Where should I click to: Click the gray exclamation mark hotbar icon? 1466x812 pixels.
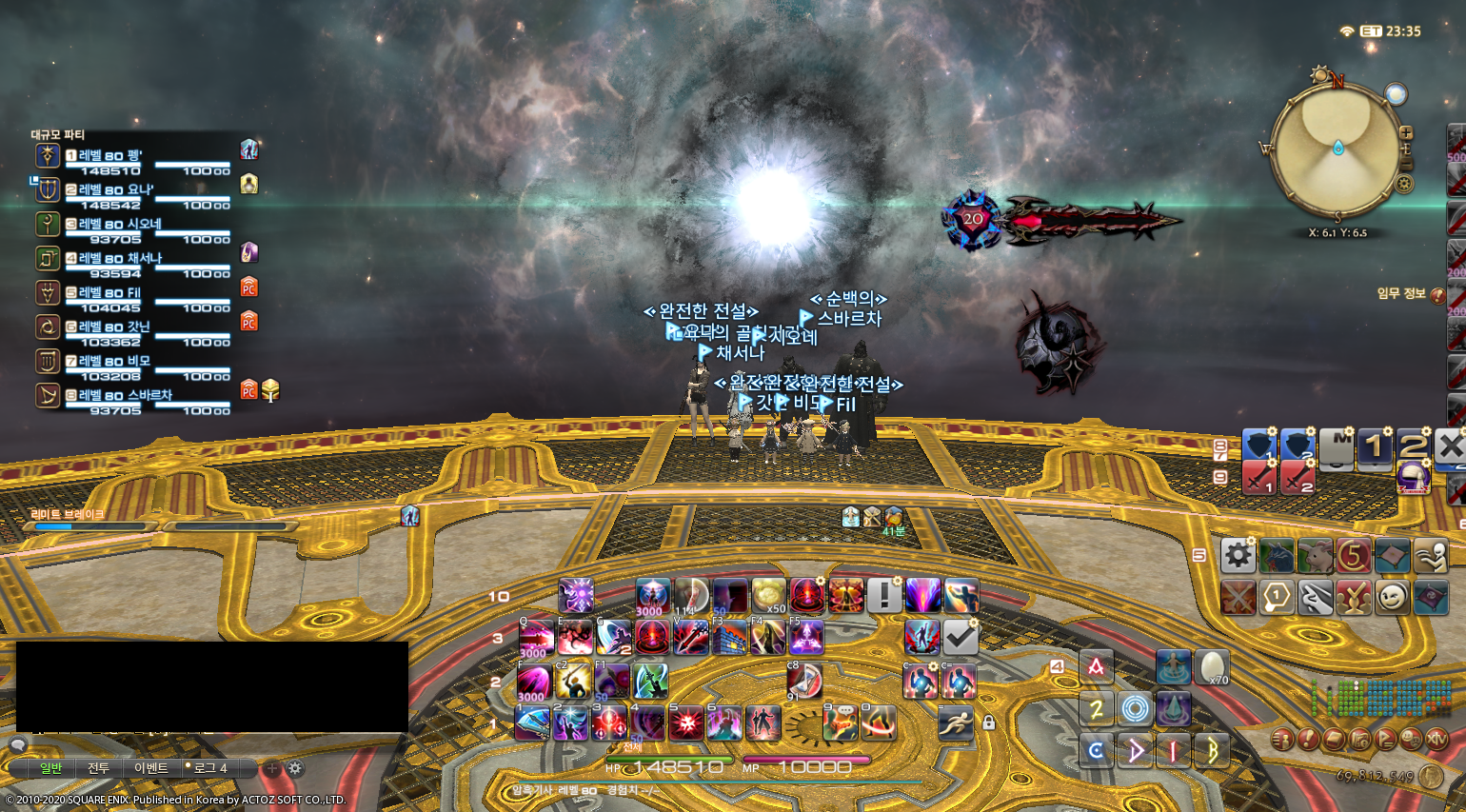[884, 596]
